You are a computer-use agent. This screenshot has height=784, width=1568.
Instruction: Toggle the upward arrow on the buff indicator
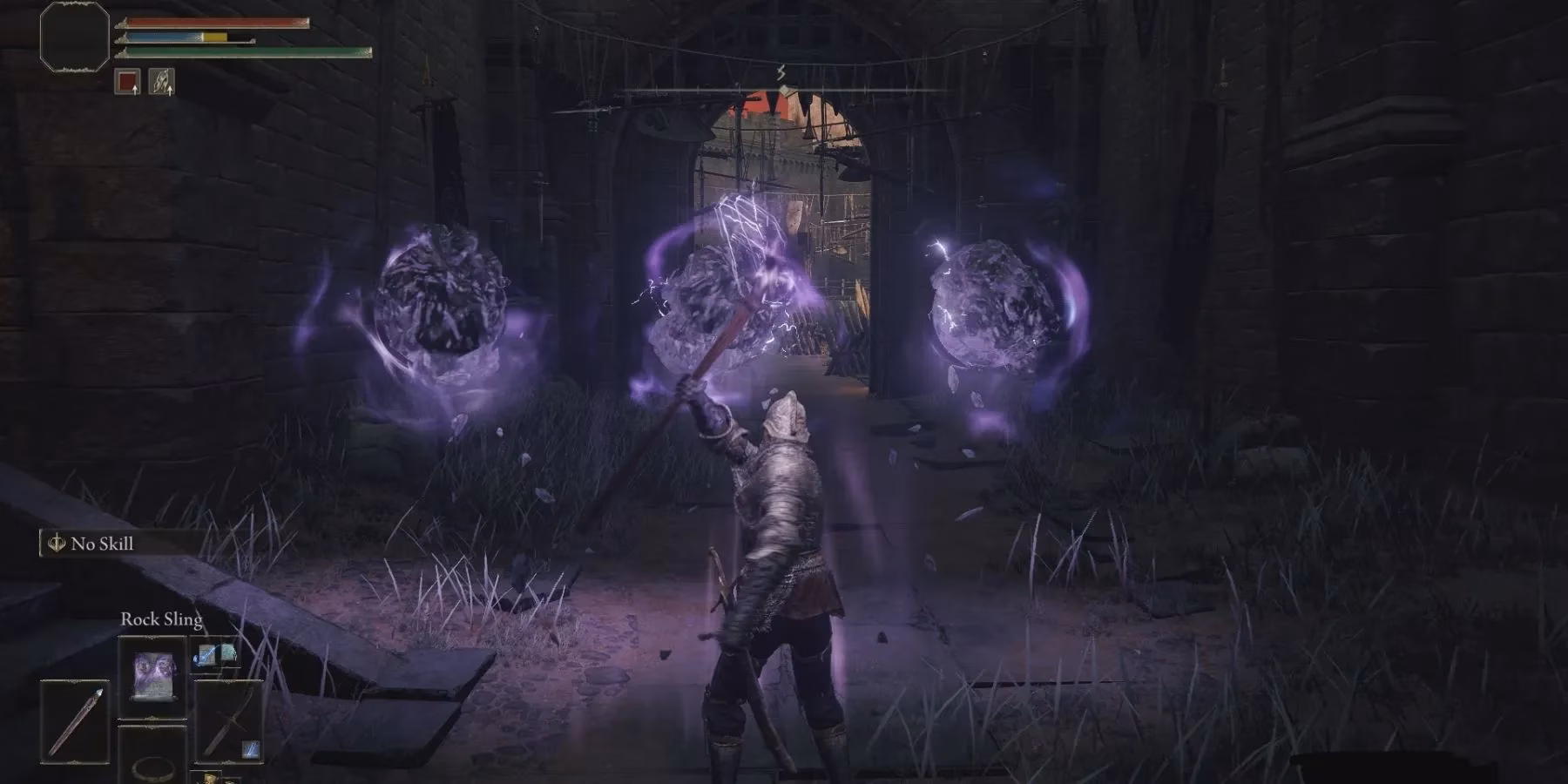tap(135, 91)
